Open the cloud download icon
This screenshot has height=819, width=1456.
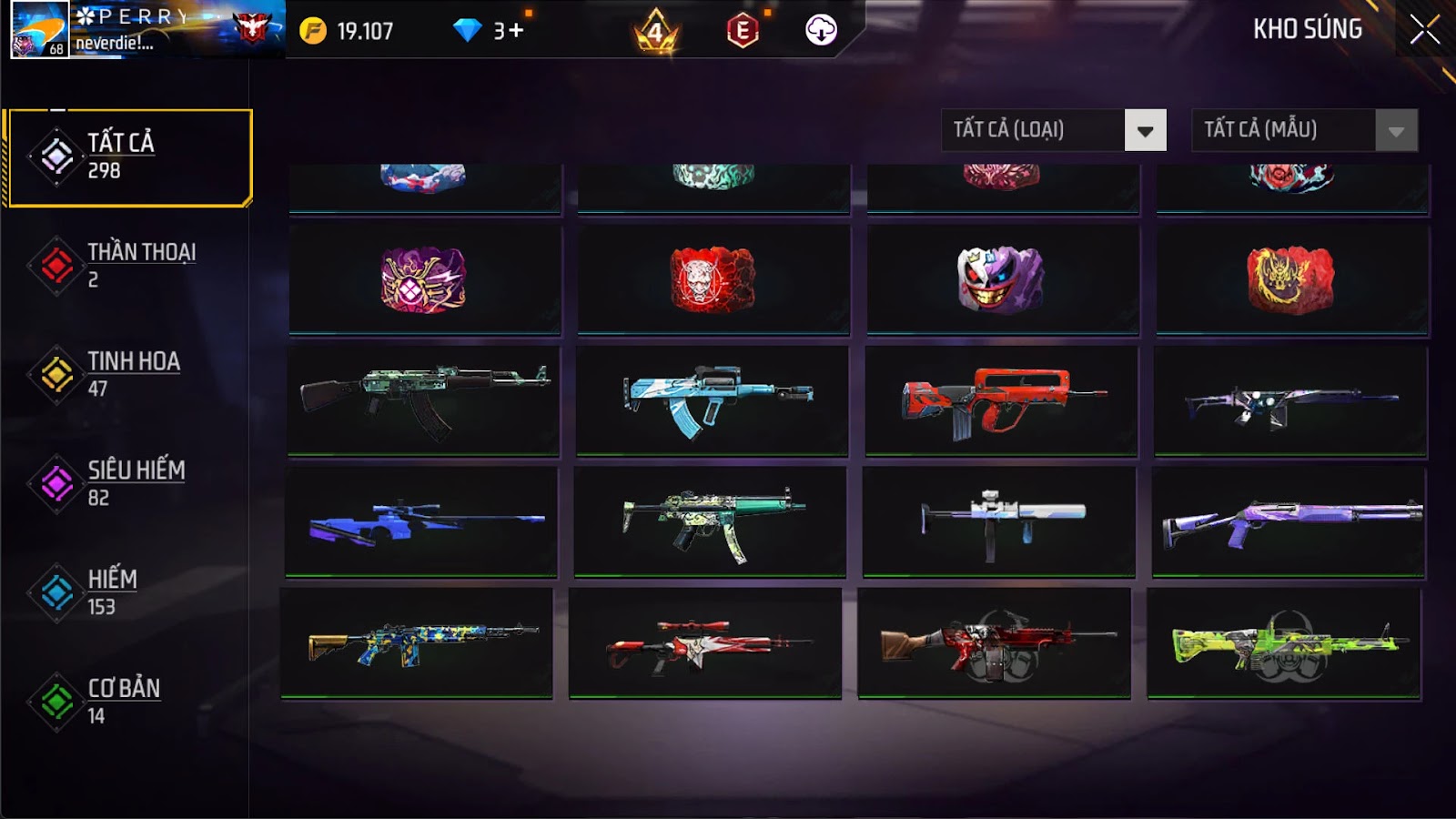pos(821,30)
